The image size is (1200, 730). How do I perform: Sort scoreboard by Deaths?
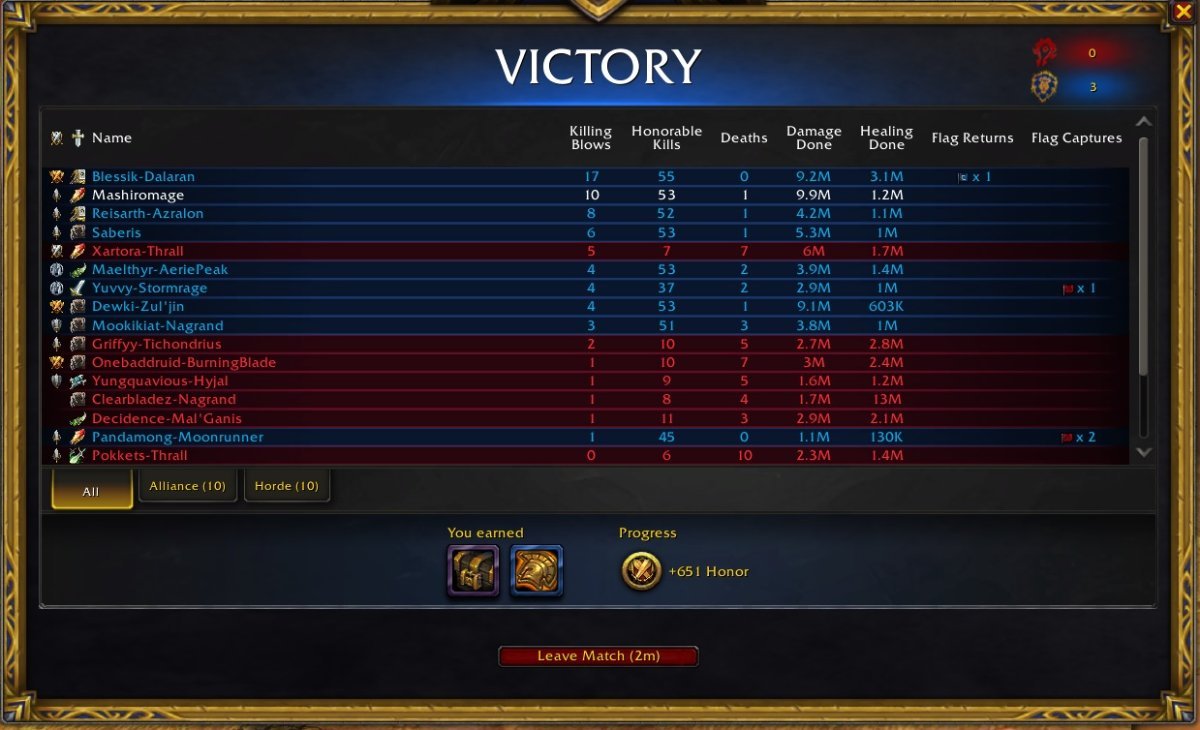744,138
